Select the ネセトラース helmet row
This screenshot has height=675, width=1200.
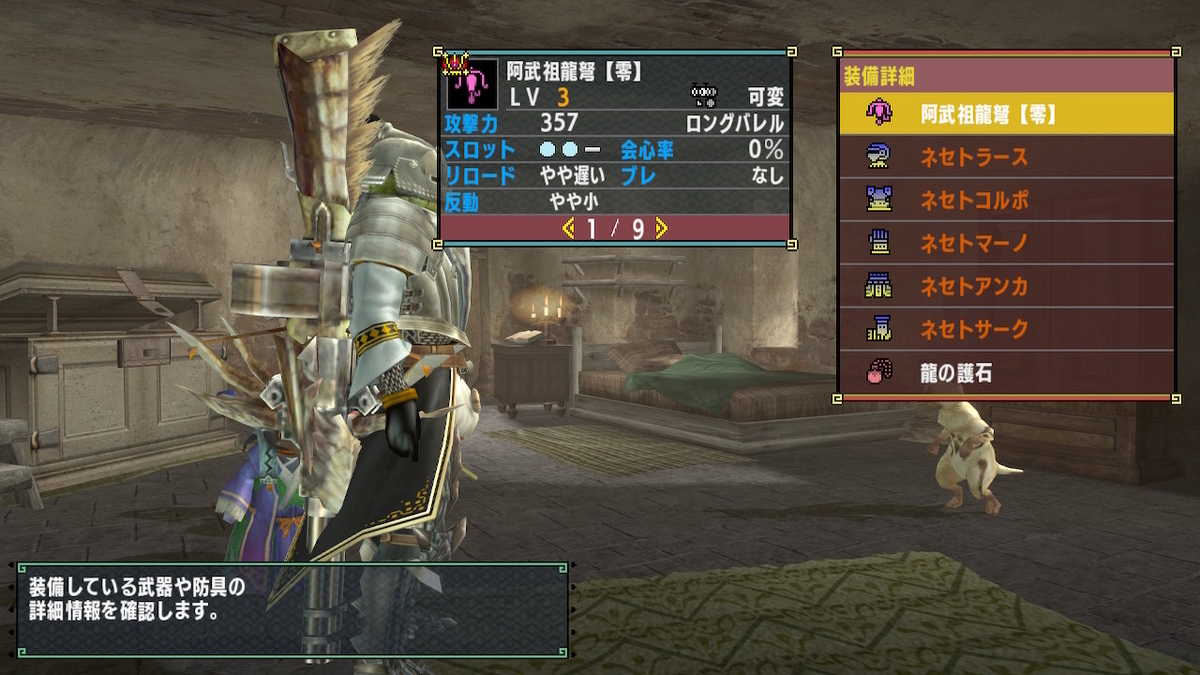pyautogui.click(x=1005, y=157)
